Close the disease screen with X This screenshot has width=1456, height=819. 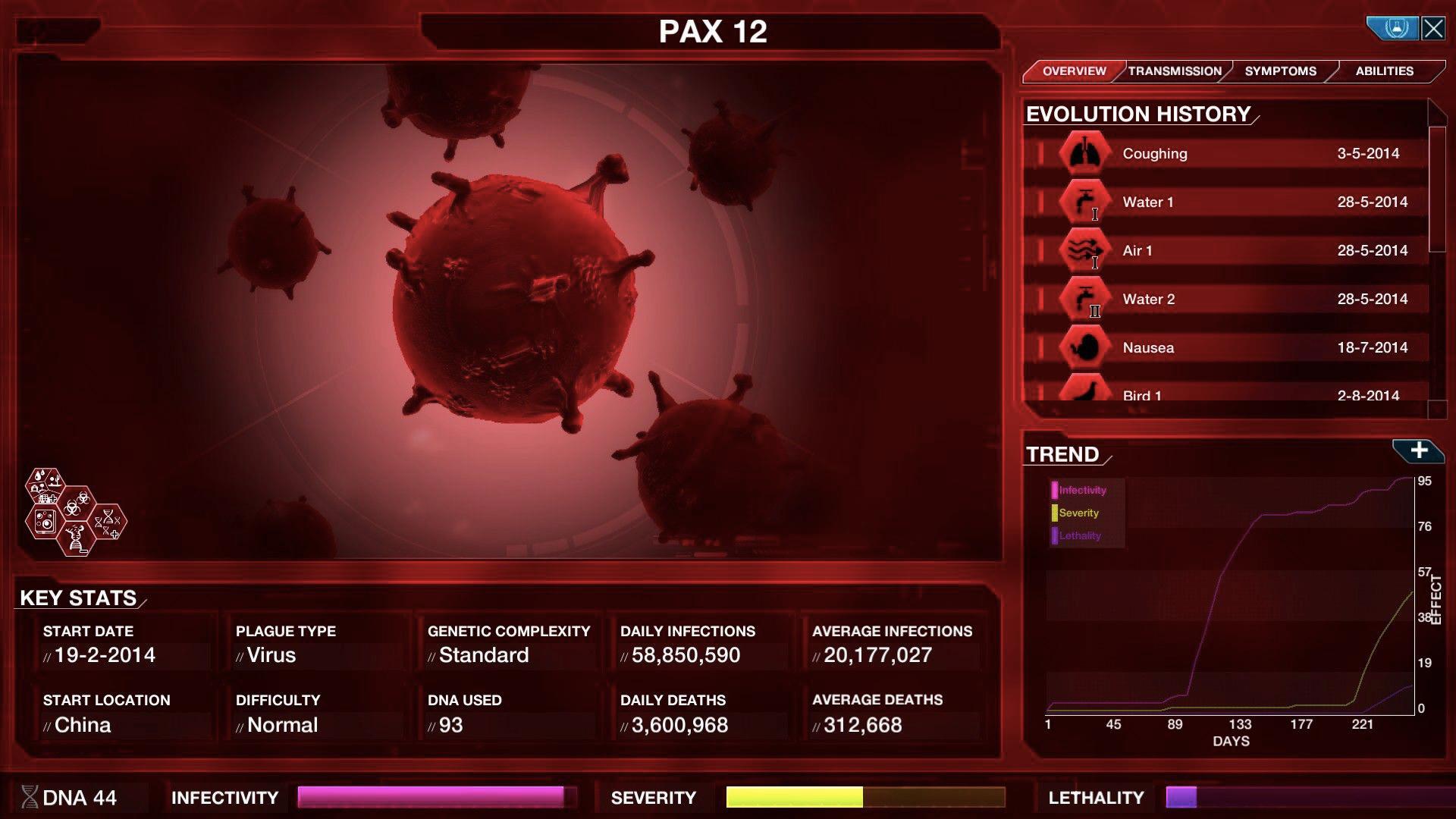[x=1432, y=29]
